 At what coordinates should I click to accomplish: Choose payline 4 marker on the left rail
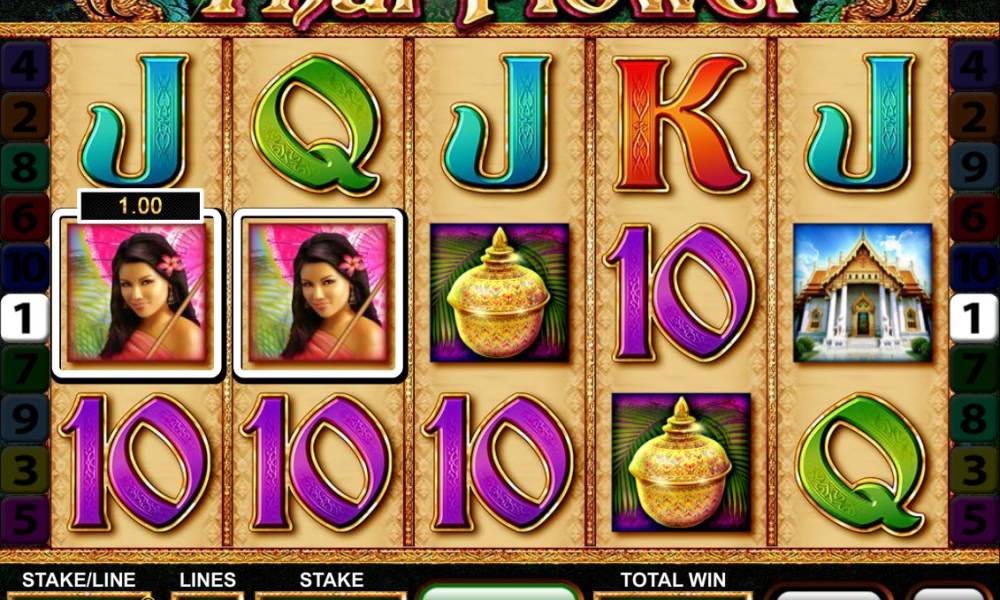tap(25, 66)
